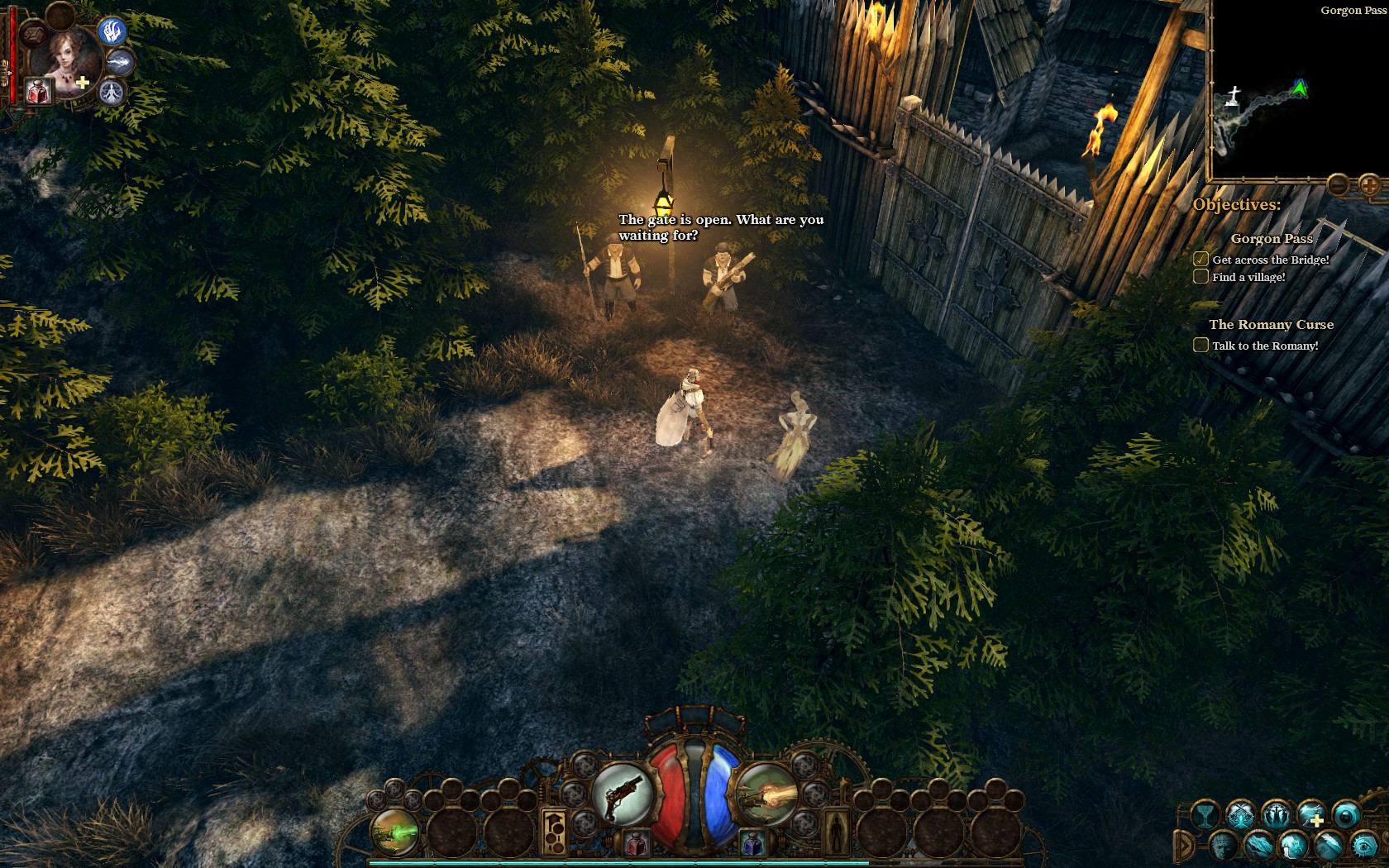Open the goblet menu icon
Viewport: 1389px width, 868px height.
1205,816
